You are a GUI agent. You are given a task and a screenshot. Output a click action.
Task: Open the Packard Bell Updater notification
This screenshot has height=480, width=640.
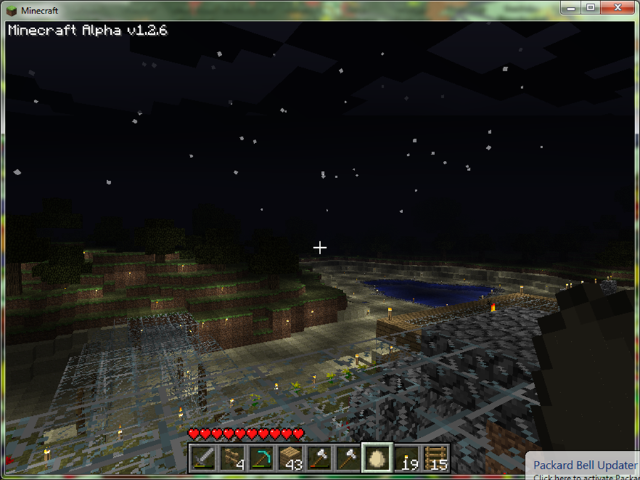(584, 466)
